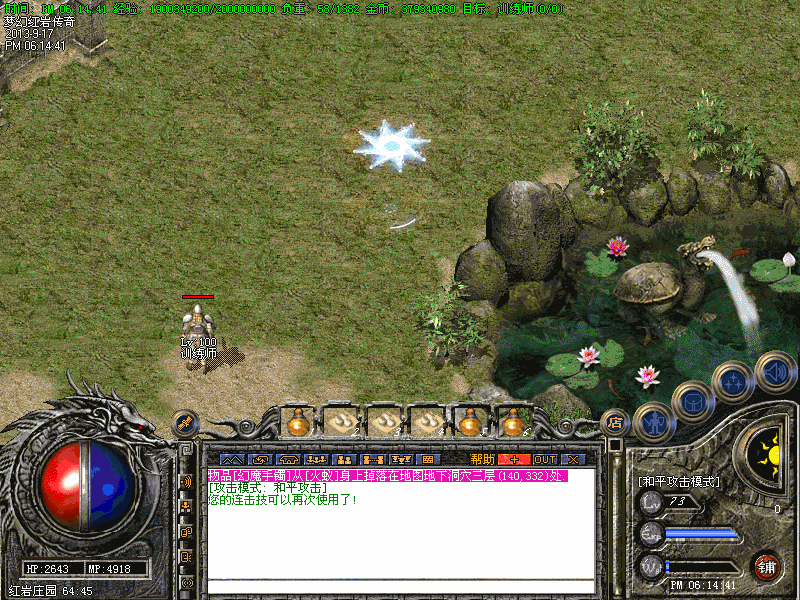Open the bag inventory icon
The width and height of the screenshot is (800, 600).
[692, 402]
